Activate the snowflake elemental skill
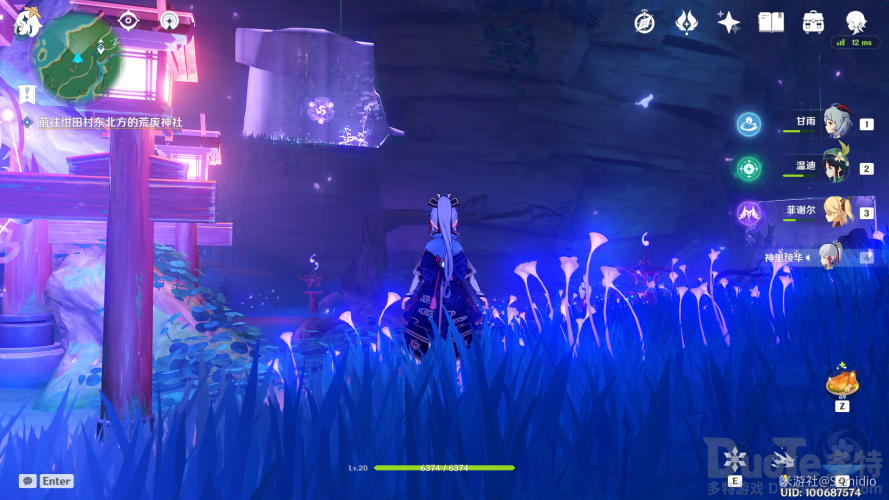The width and height of the screenshot is (889, 500). (x=735, y=461)
